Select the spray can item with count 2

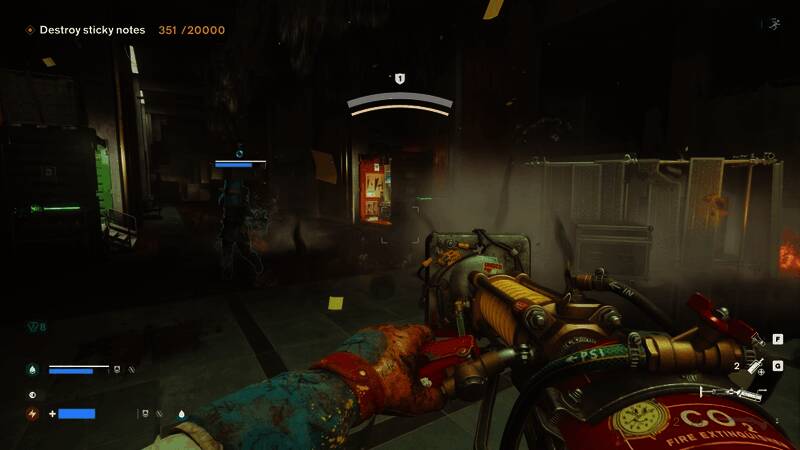pos(756,367)
